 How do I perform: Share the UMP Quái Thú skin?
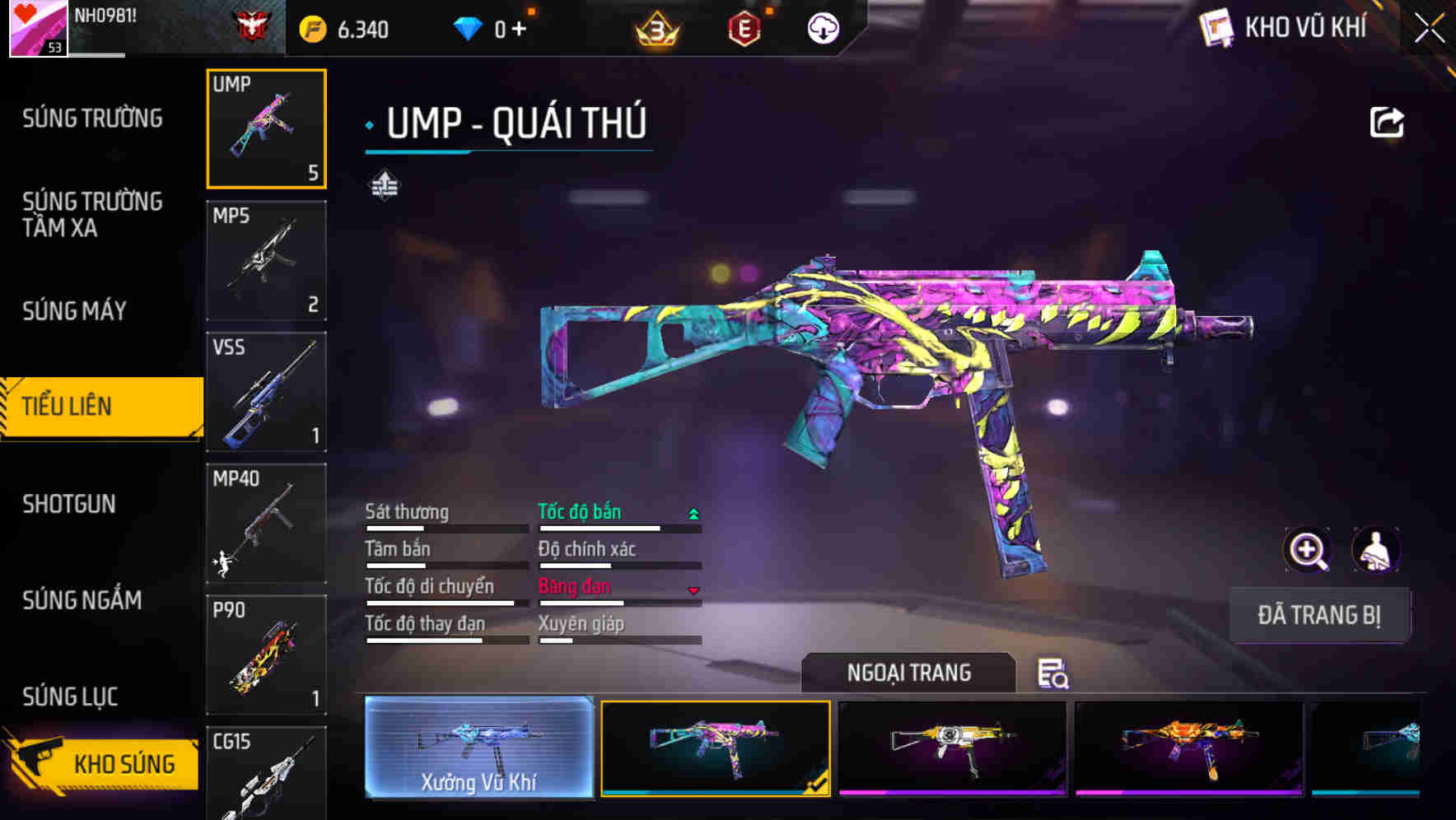click(1386, 123)
